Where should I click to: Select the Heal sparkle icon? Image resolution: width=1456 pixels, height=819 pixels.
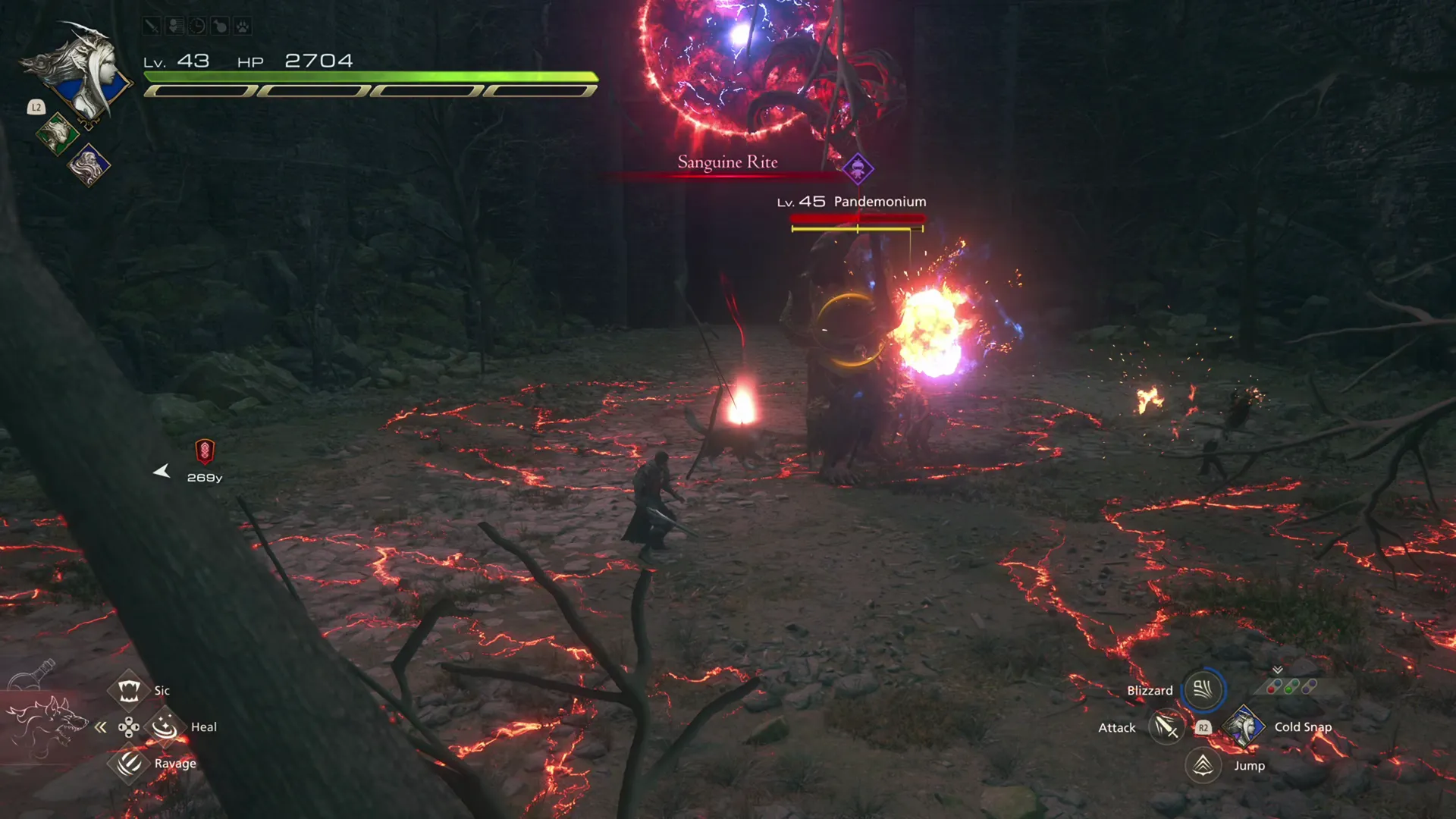165,726
